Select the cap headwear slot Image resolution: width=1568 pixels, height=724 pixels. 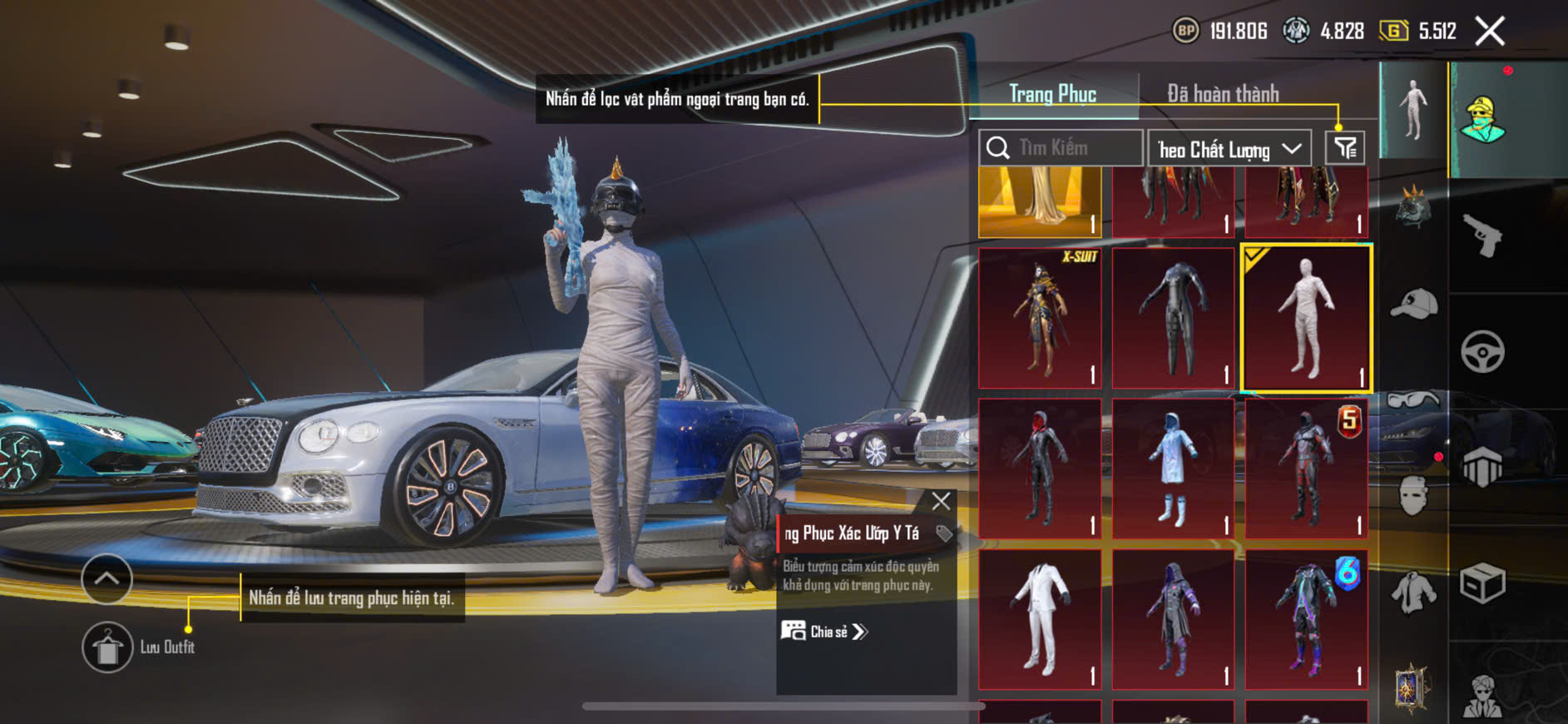(1413, 304)
